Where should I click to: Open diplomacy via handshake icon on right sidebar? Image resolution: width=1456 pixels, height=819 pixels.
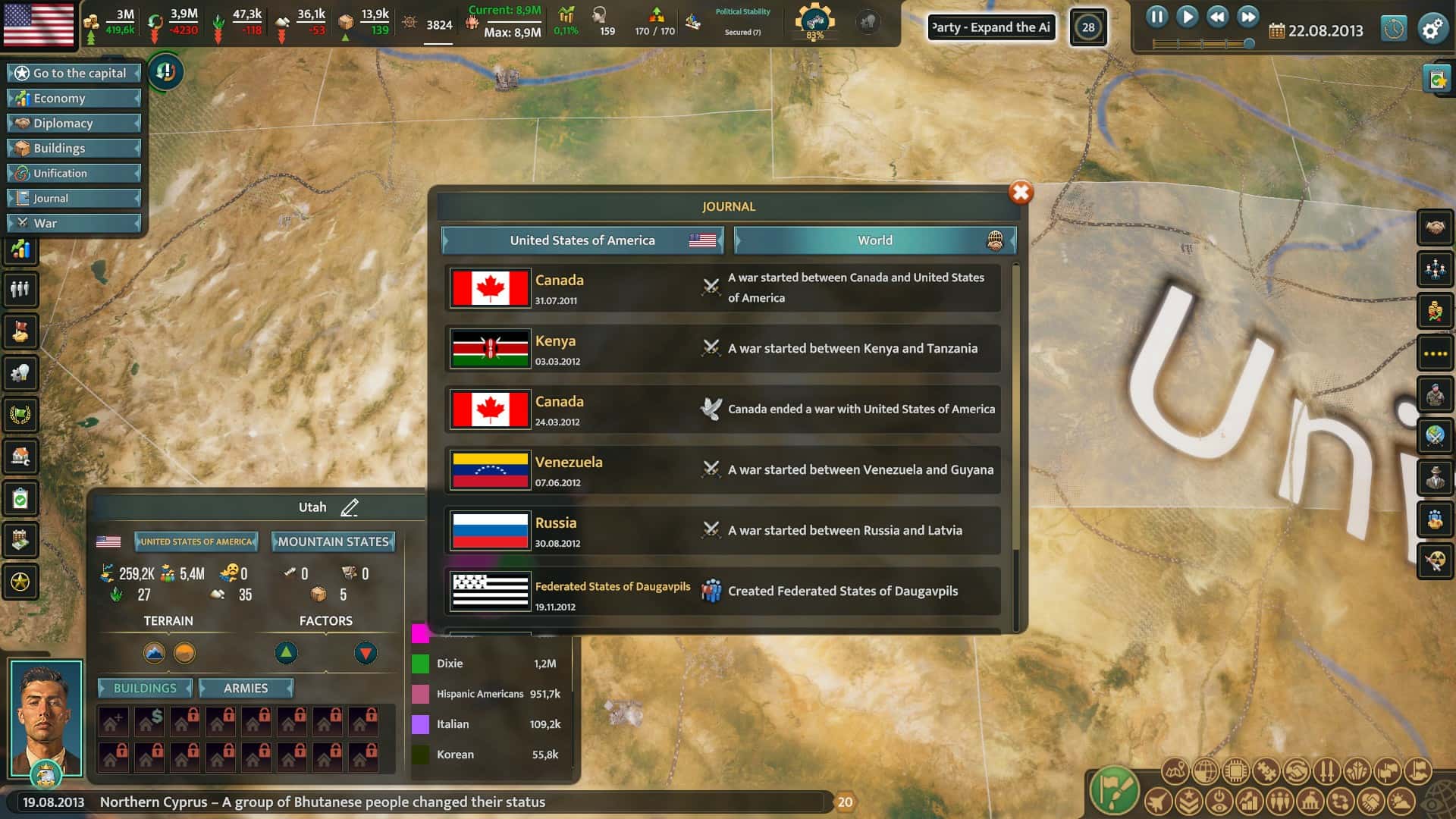pos(1433,226)
